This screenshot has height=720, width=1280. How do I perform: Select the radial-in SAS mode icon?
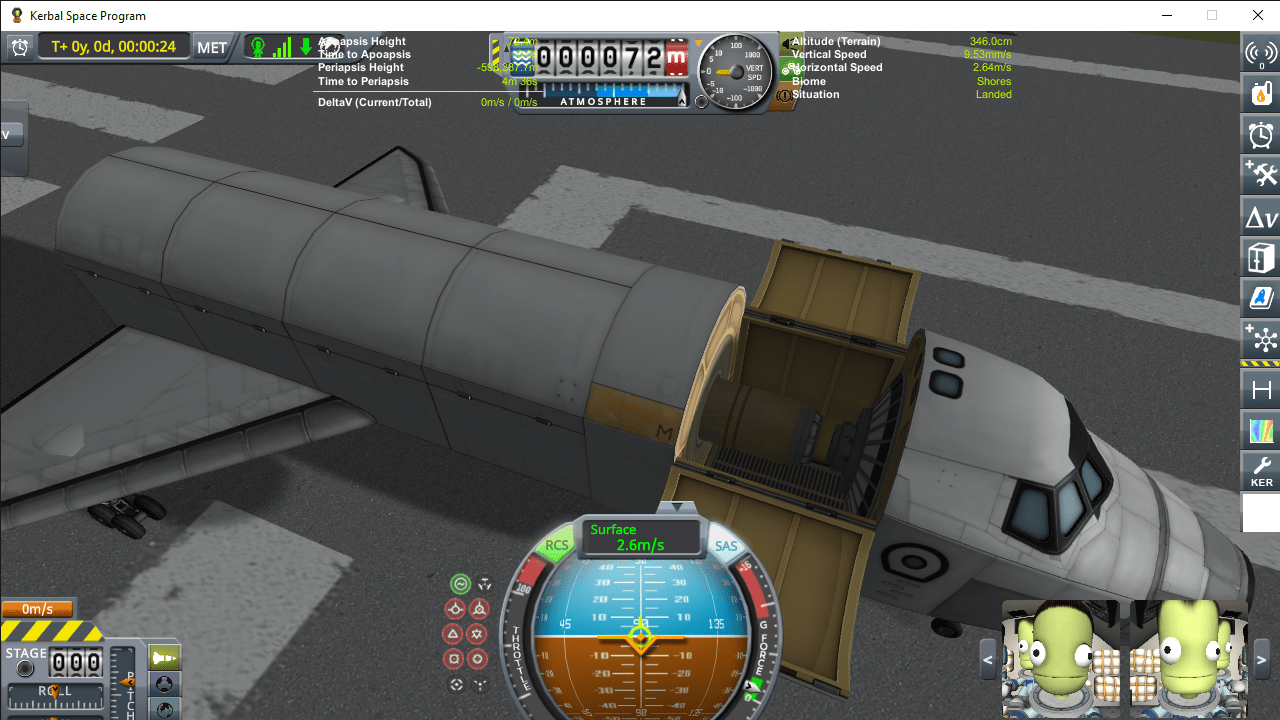tap(457, 660)
